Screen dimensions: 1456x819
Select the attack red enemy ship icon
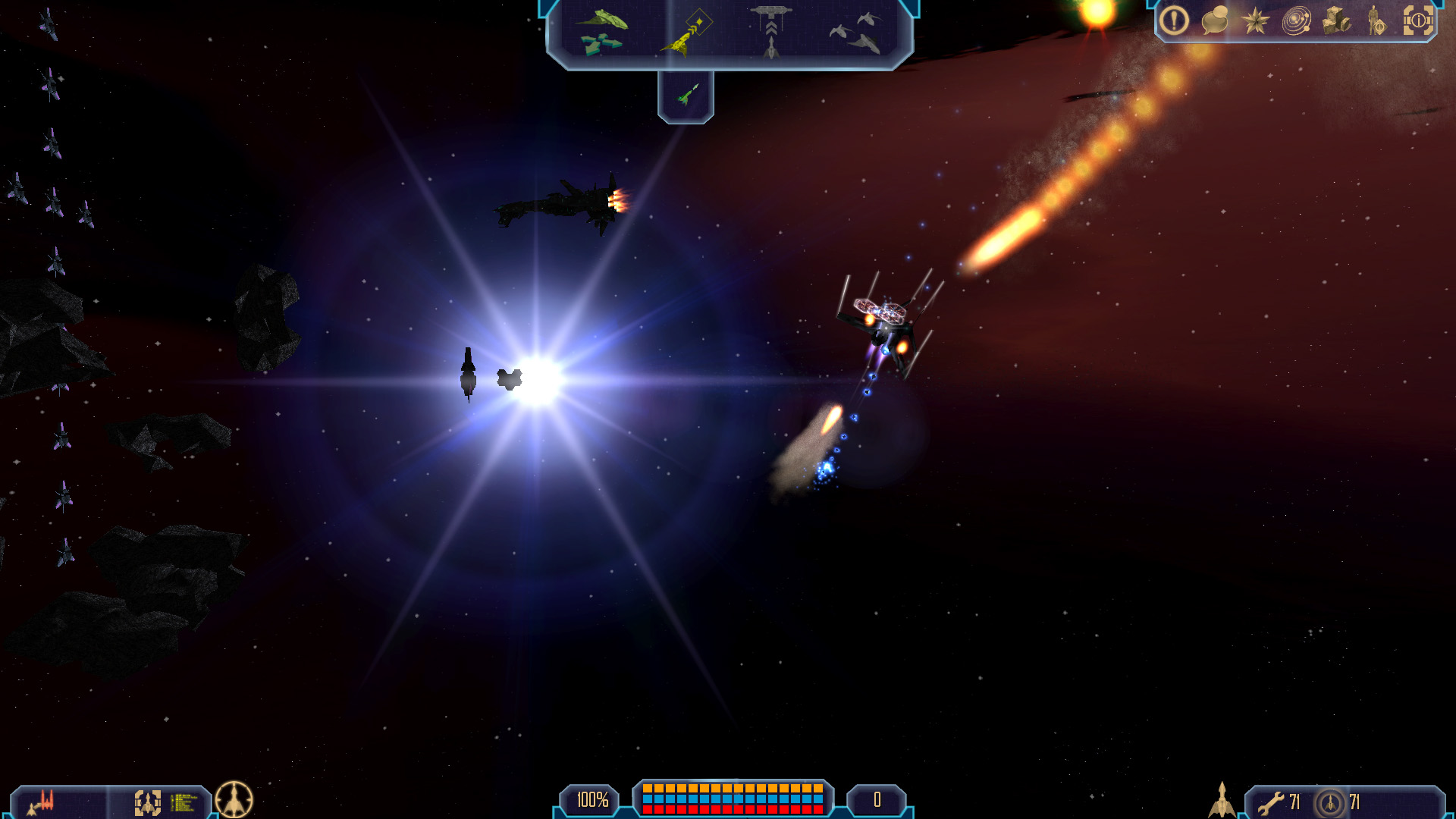[x=42, y=802]
